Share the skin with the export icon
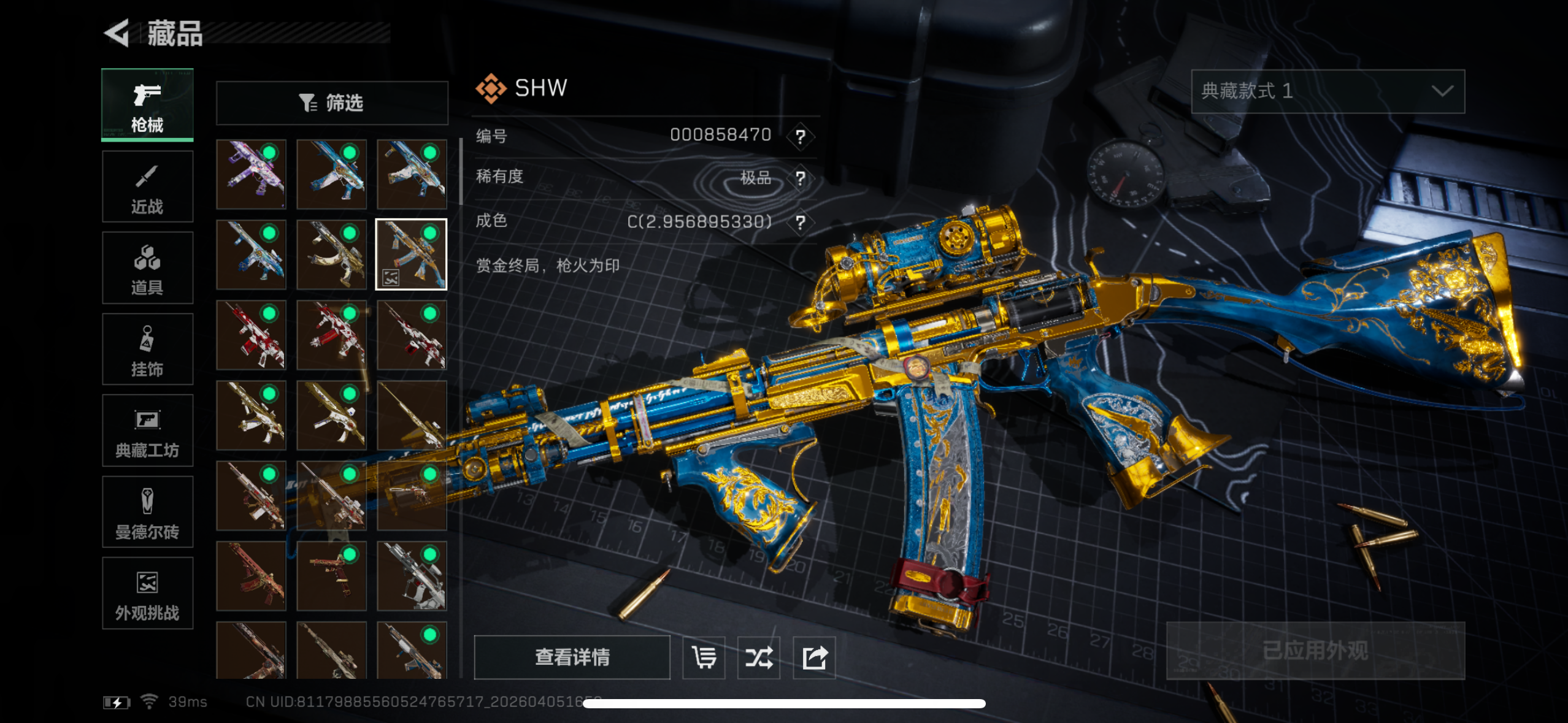Image resolution: width=1568 pixels, height=723 pixels. pos(814,657)
